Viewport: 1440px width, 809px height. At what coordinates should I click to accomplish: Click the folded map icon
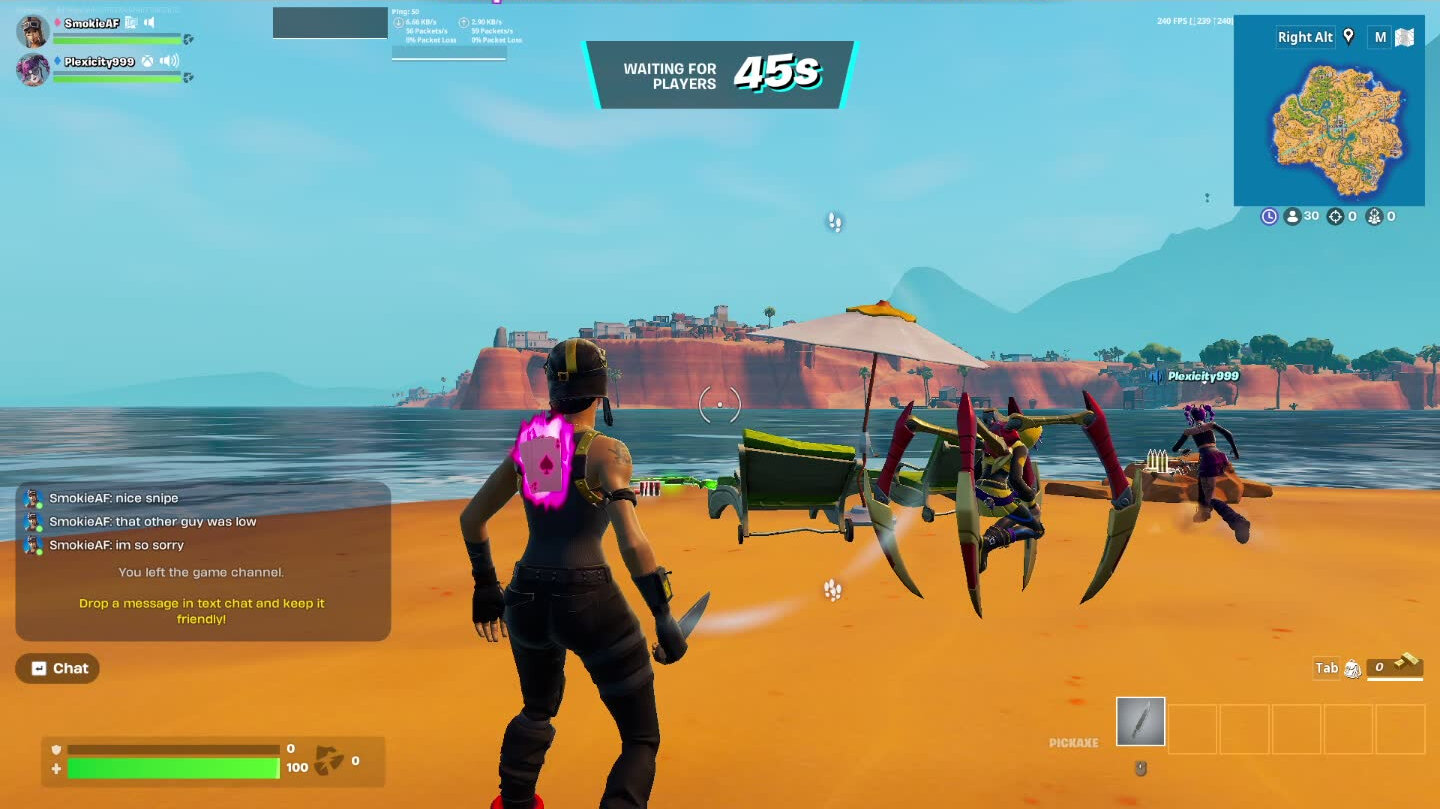click(x=1405, y=38)
